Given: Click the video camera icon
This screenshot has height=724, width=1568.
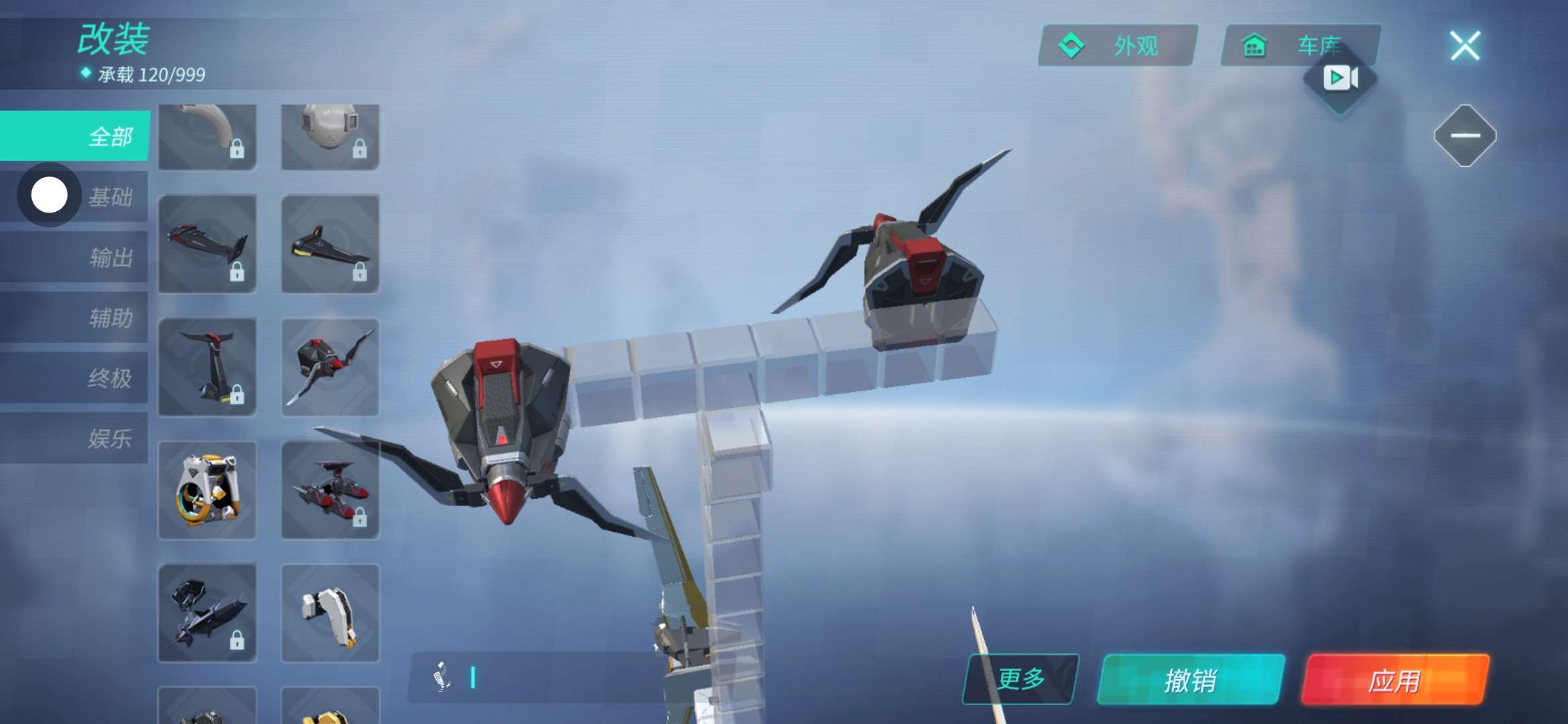Looking at the screenshot, I should 1340,78.
